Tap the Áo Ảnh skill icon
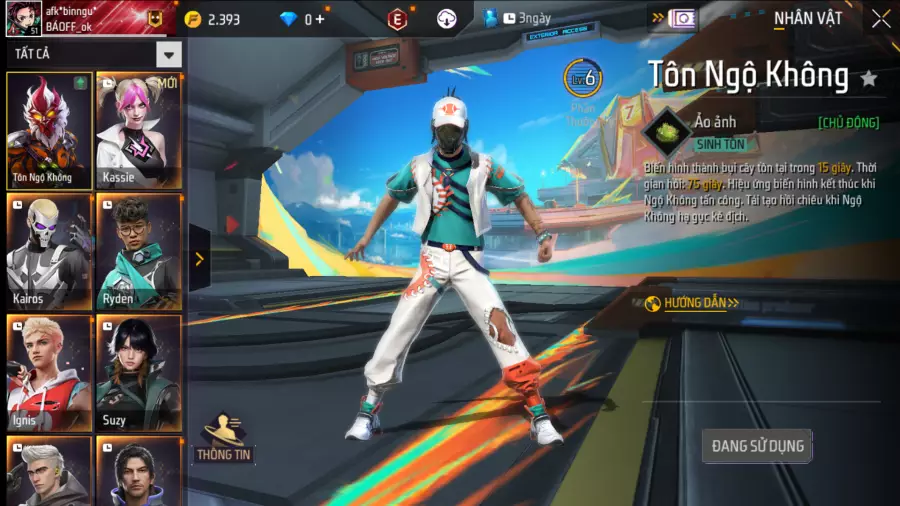The width and height of the screenshot is (900, 506). pos(666,131)
